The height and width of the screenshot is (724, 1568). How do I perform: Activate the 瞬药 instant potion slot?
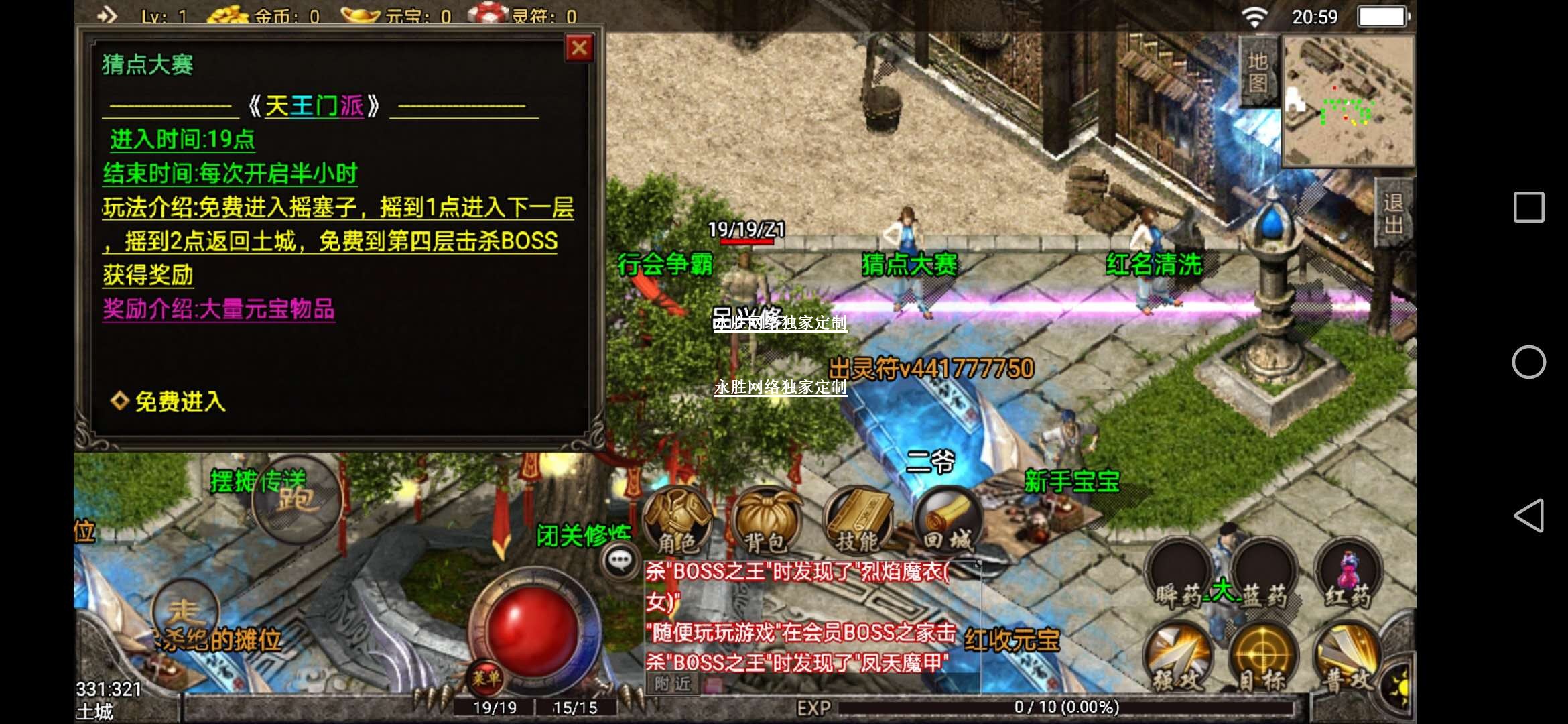[1179, 577]
